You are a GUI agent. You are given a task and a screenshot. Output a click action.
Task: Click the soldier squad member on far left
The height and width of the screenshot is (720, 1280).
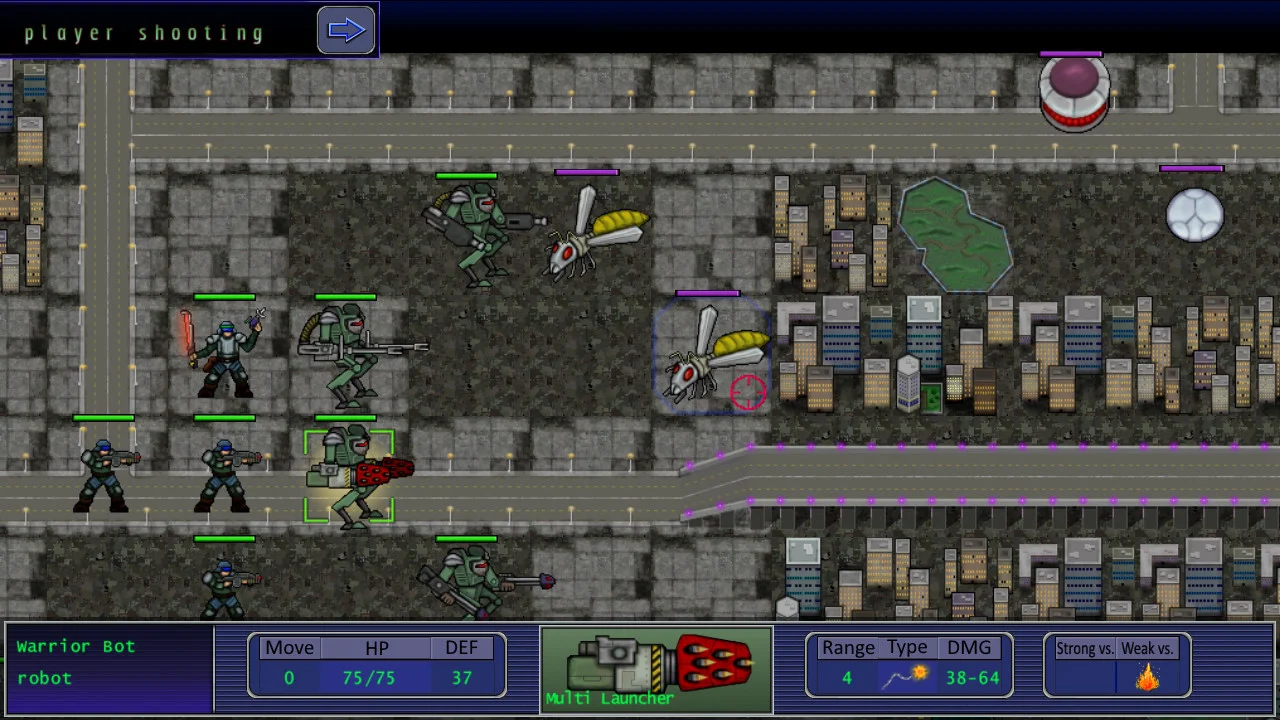pos(105,475)
